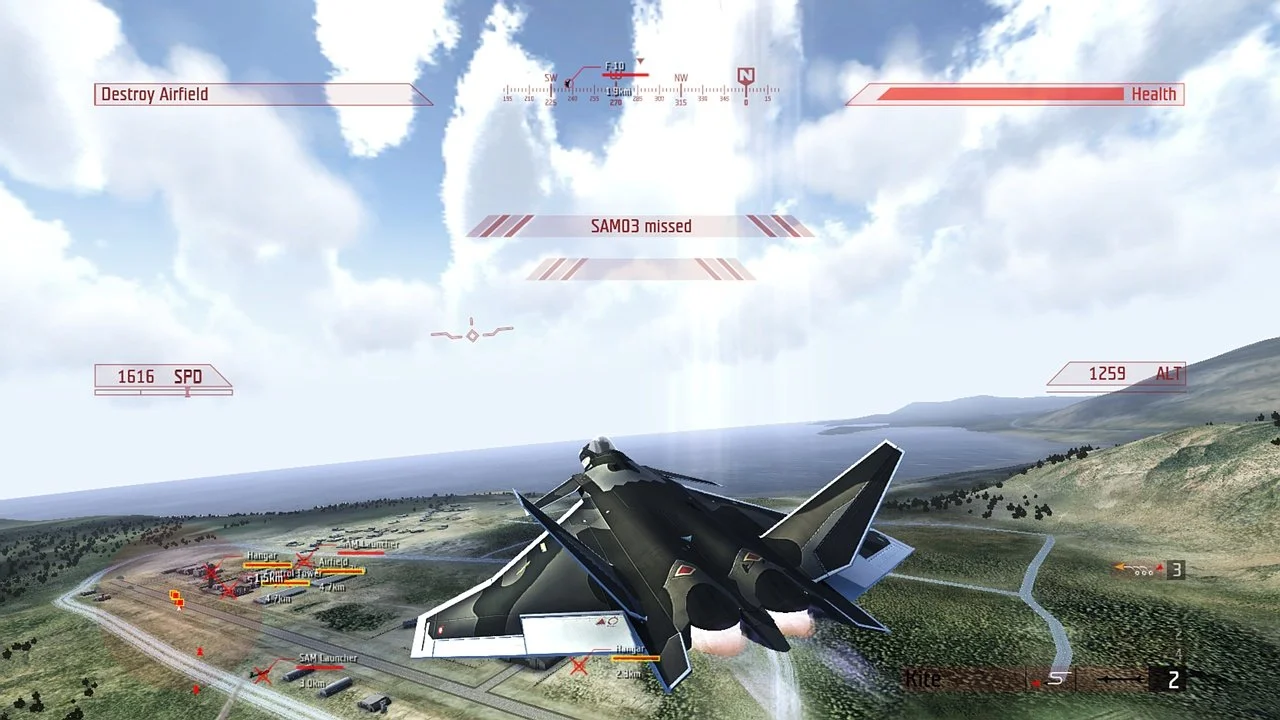Dismiss the SAM03 missed notification
Viewport: 1280px width, 720px height.
coord(640,226)
